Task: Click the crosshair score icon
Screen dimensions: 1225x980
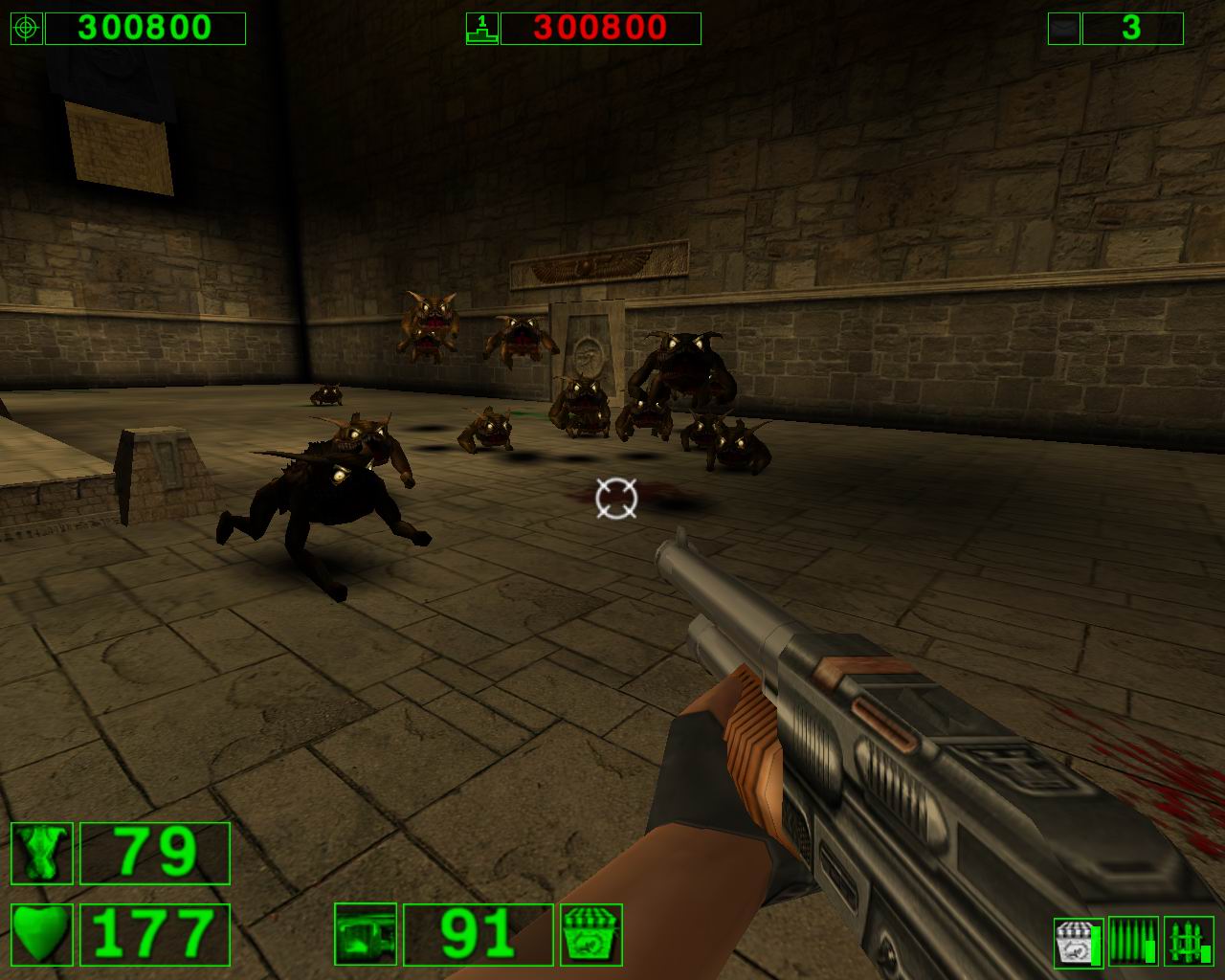Action: [x=27, y=29]
